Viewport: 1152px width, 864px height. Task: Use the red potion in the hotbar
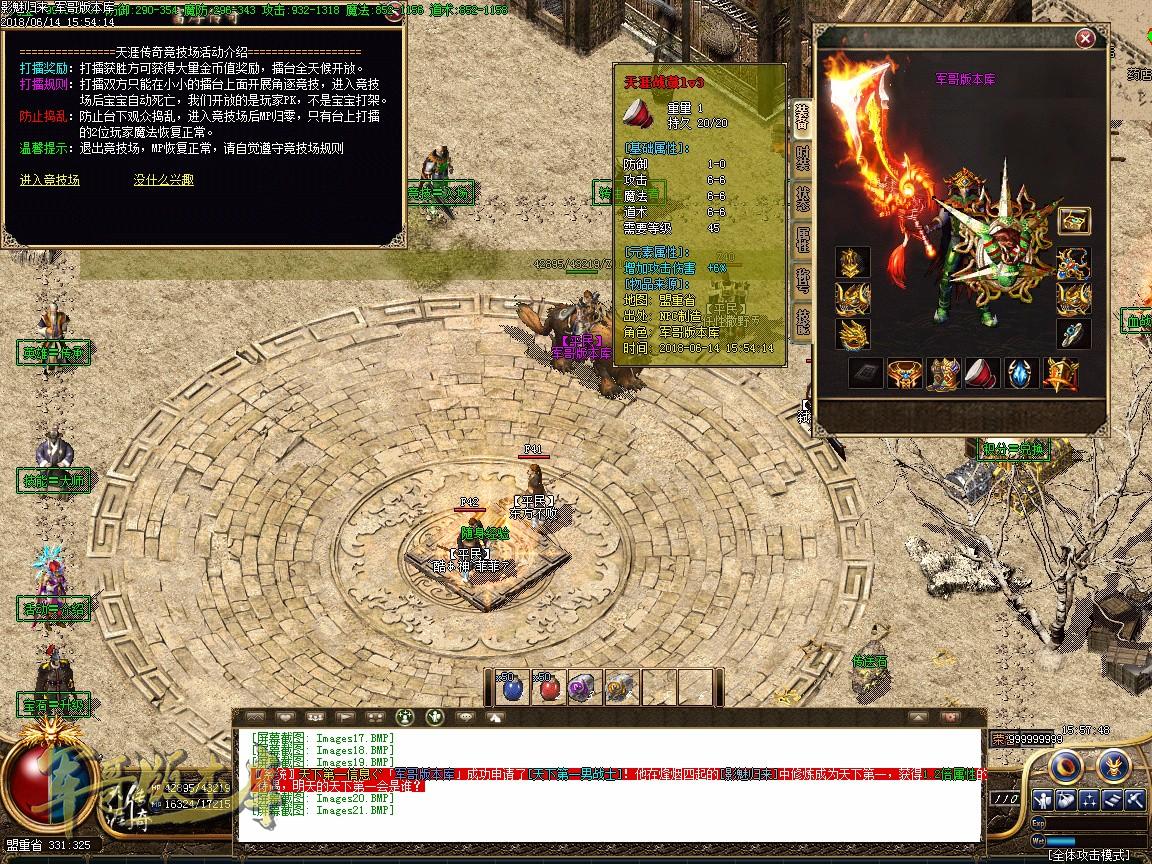tap(547, 686)
